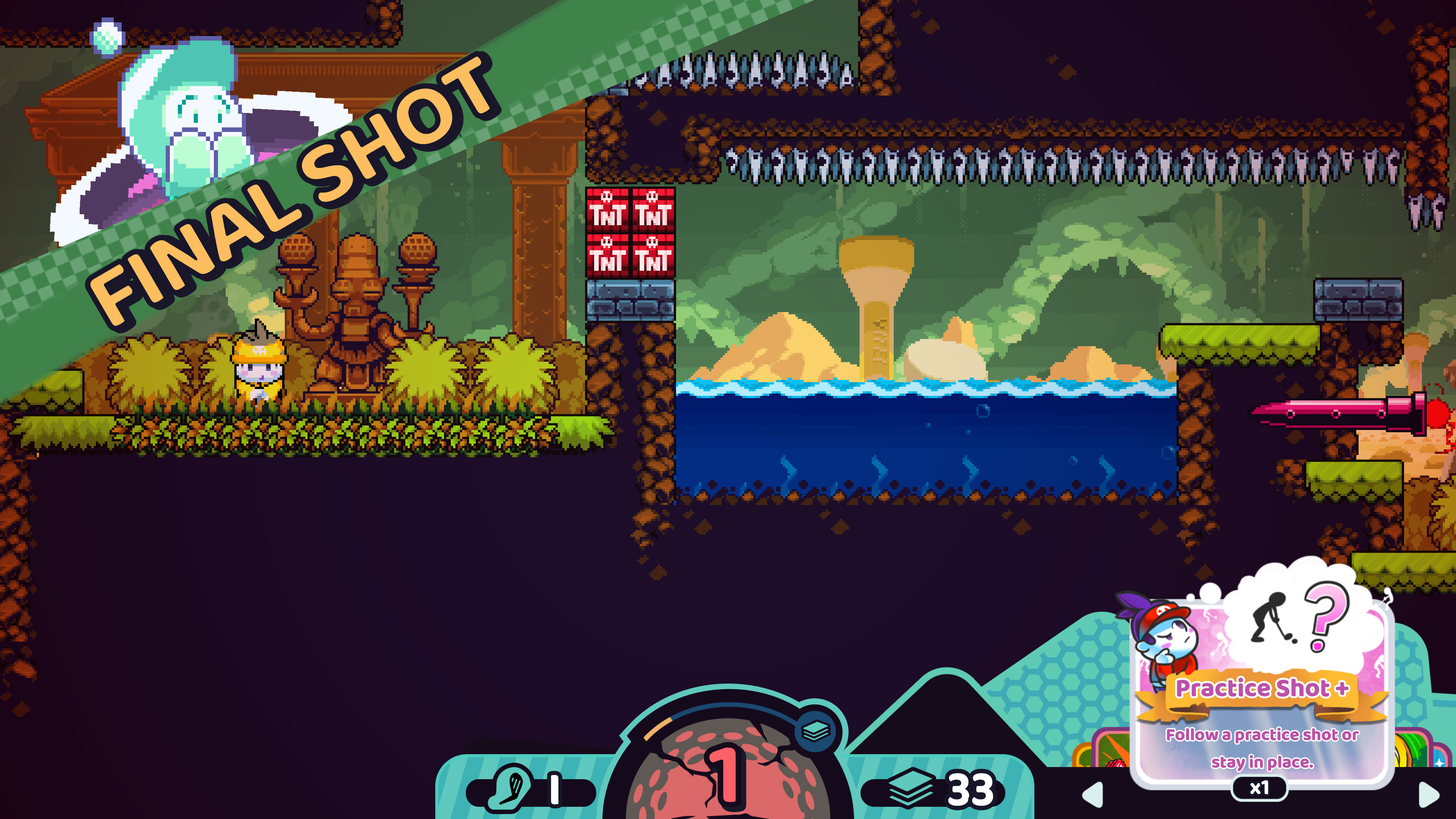Show the previous card with left arrow

click(x=1093, y=794)
